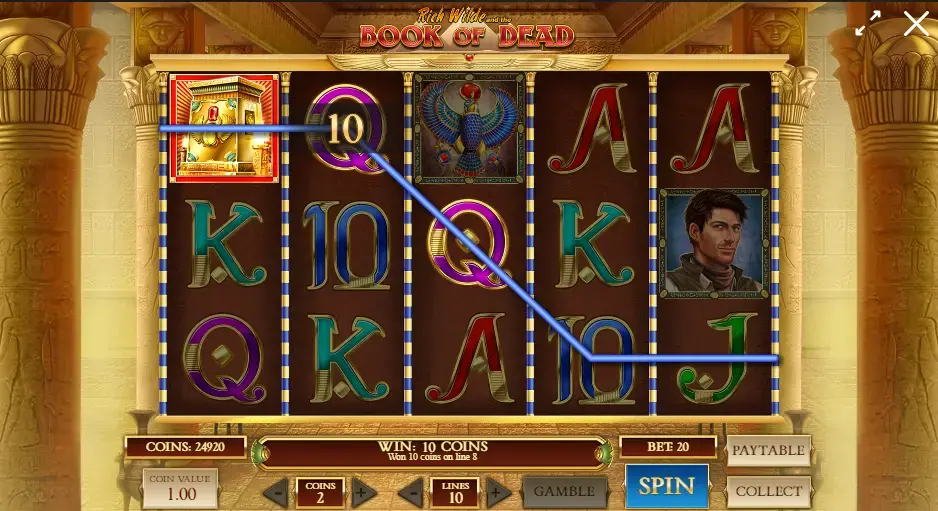The image size is (938, 511).
Task: Add more pay lines
Action: pos(498,492)
